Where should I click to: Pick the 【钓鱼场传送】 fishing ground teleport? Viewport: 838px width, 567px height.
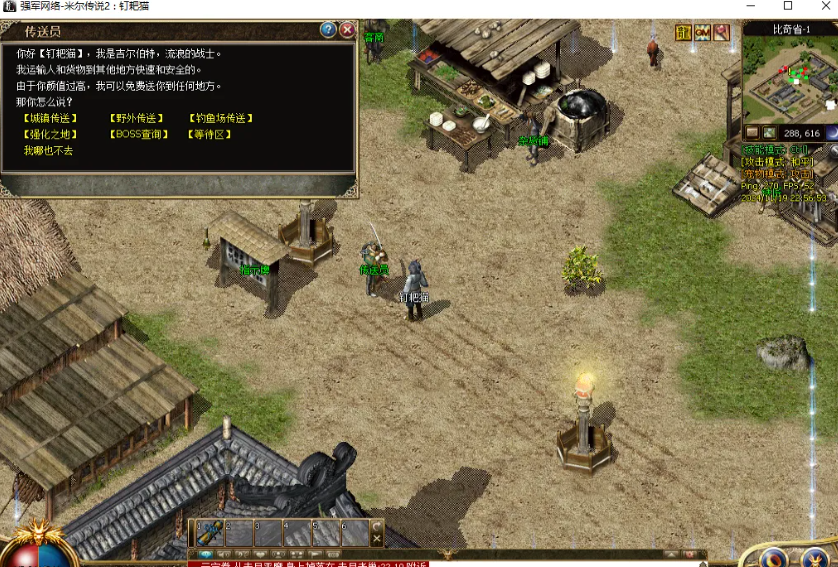click(220, 118)
